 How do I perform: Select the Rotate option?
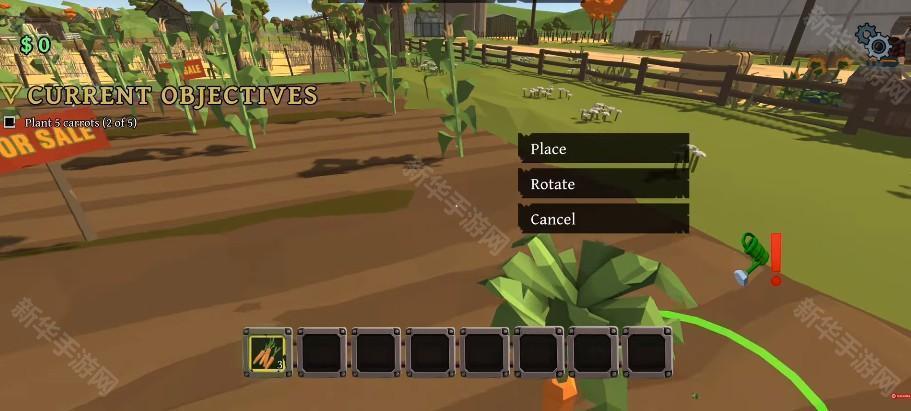(x=603, y=184)
